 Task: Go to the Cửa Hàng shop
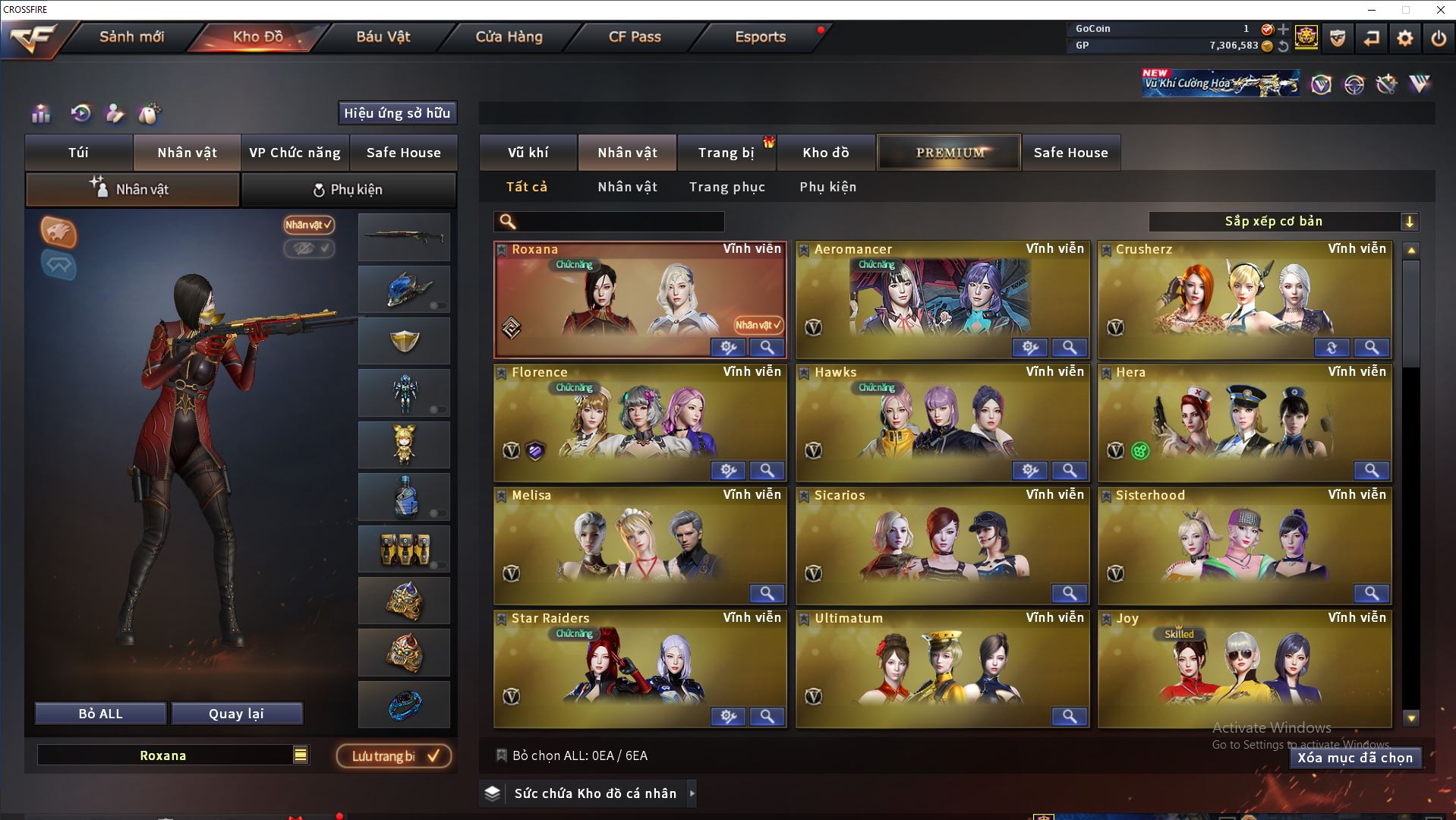[509, 36]
